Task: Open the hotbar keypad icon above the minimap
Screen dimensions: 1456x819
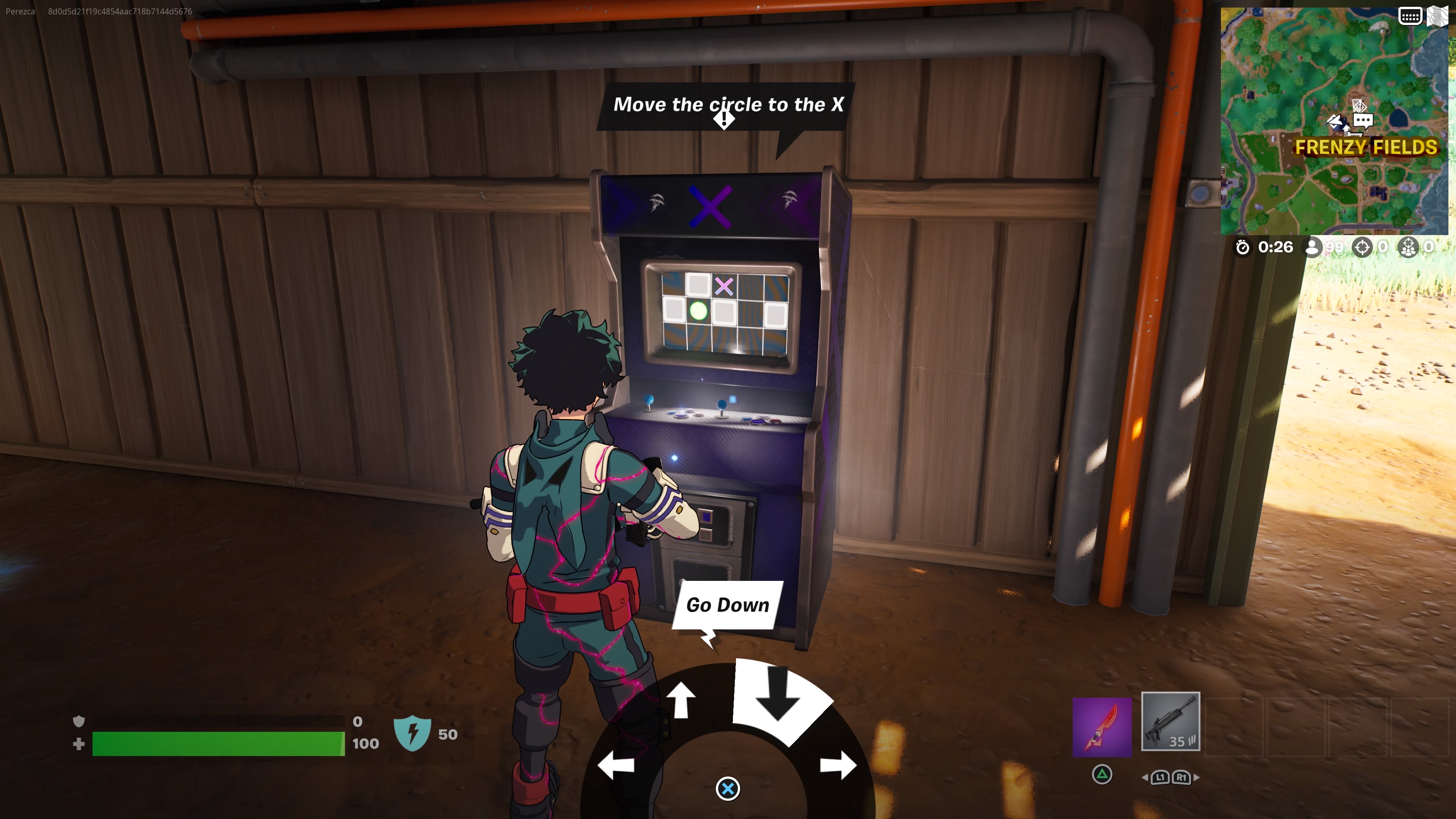Action: 1411,16
